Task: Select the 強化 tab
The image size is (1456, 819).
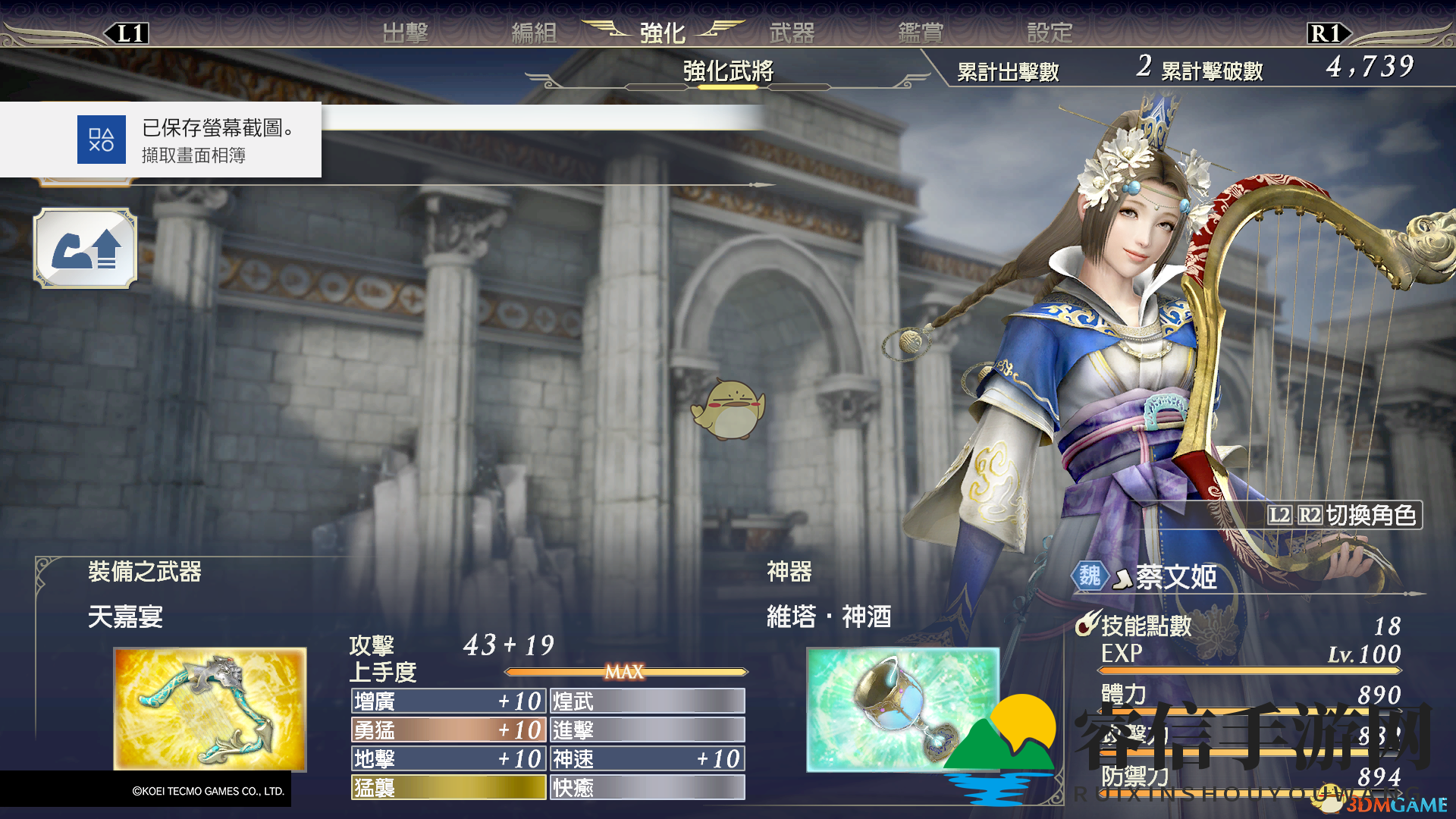Action: click(x=662, y=33)
